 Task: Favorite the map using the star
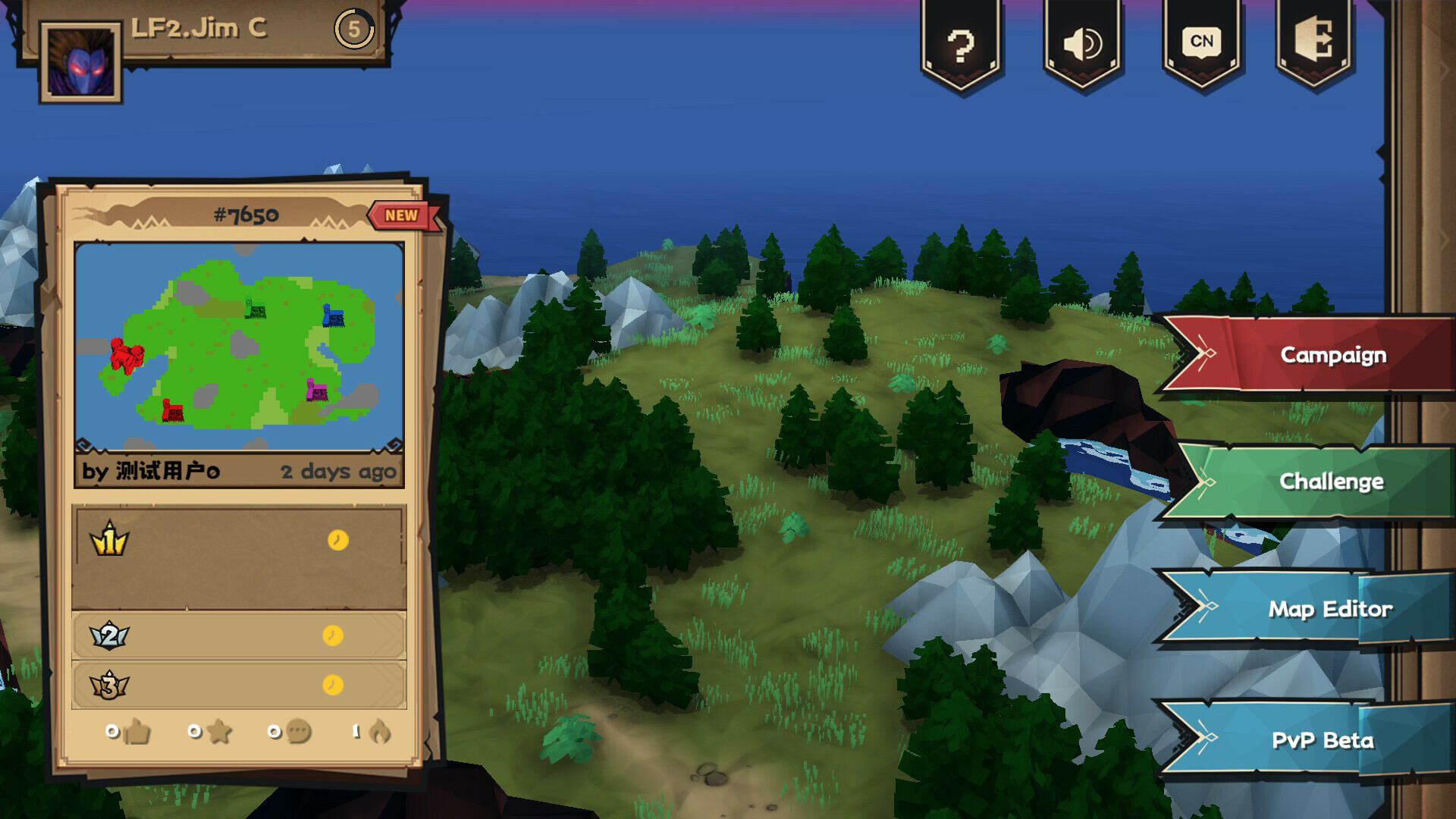(x=219, y=732)
